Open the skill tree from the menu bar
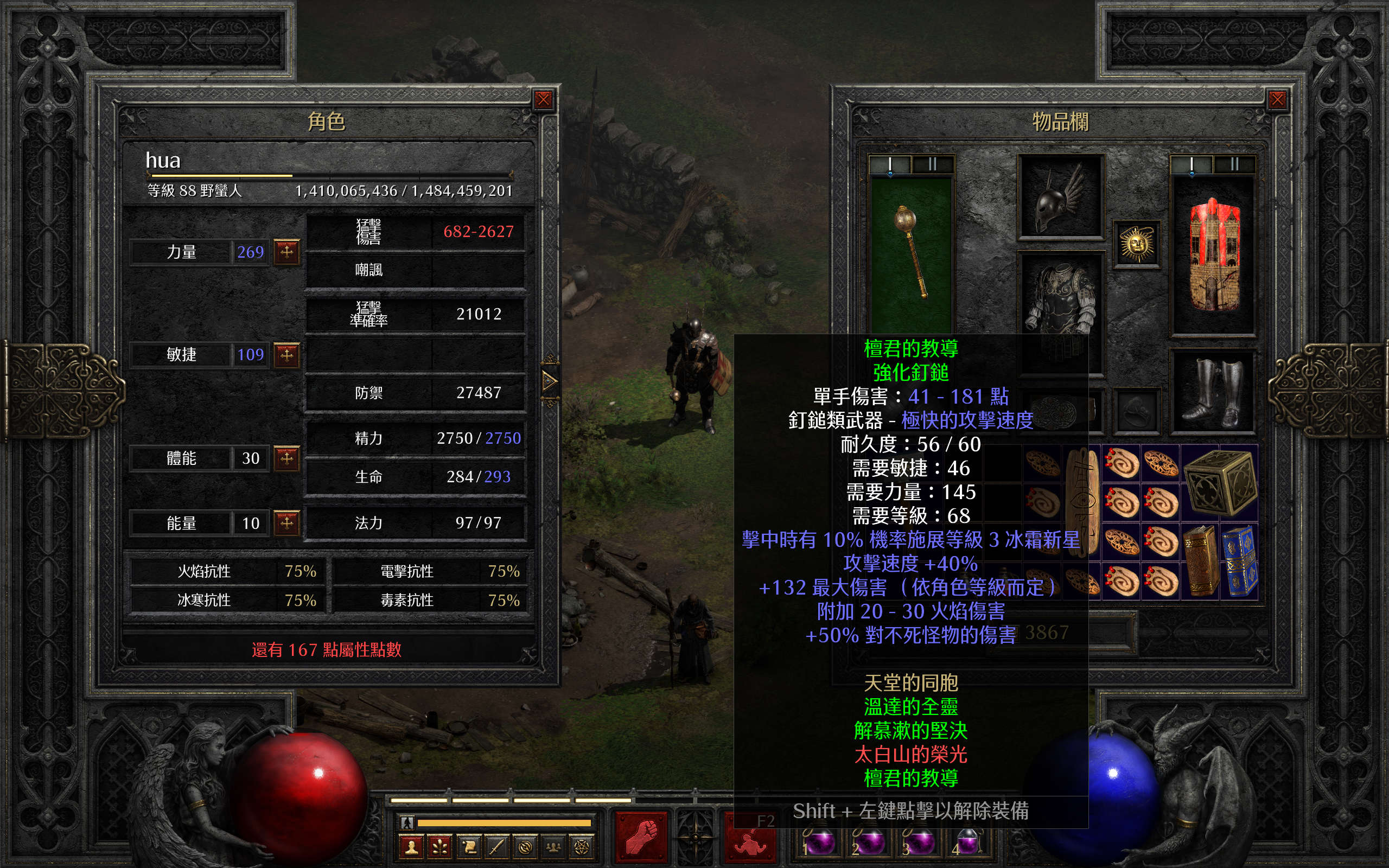1389x868 pixels. [440, 847]
